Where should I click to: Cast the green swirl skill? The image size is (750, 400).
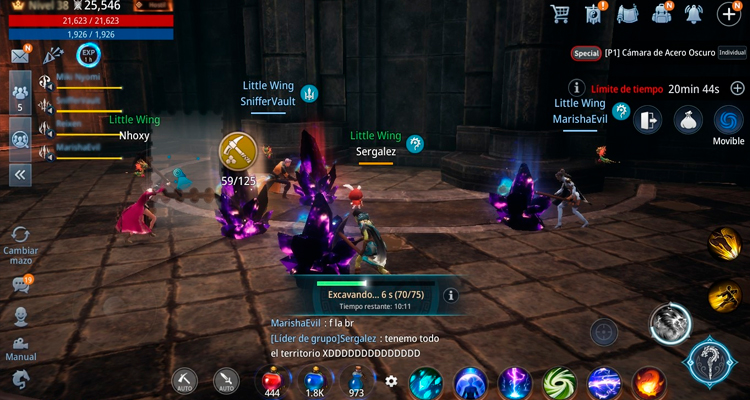click(559, 383)
